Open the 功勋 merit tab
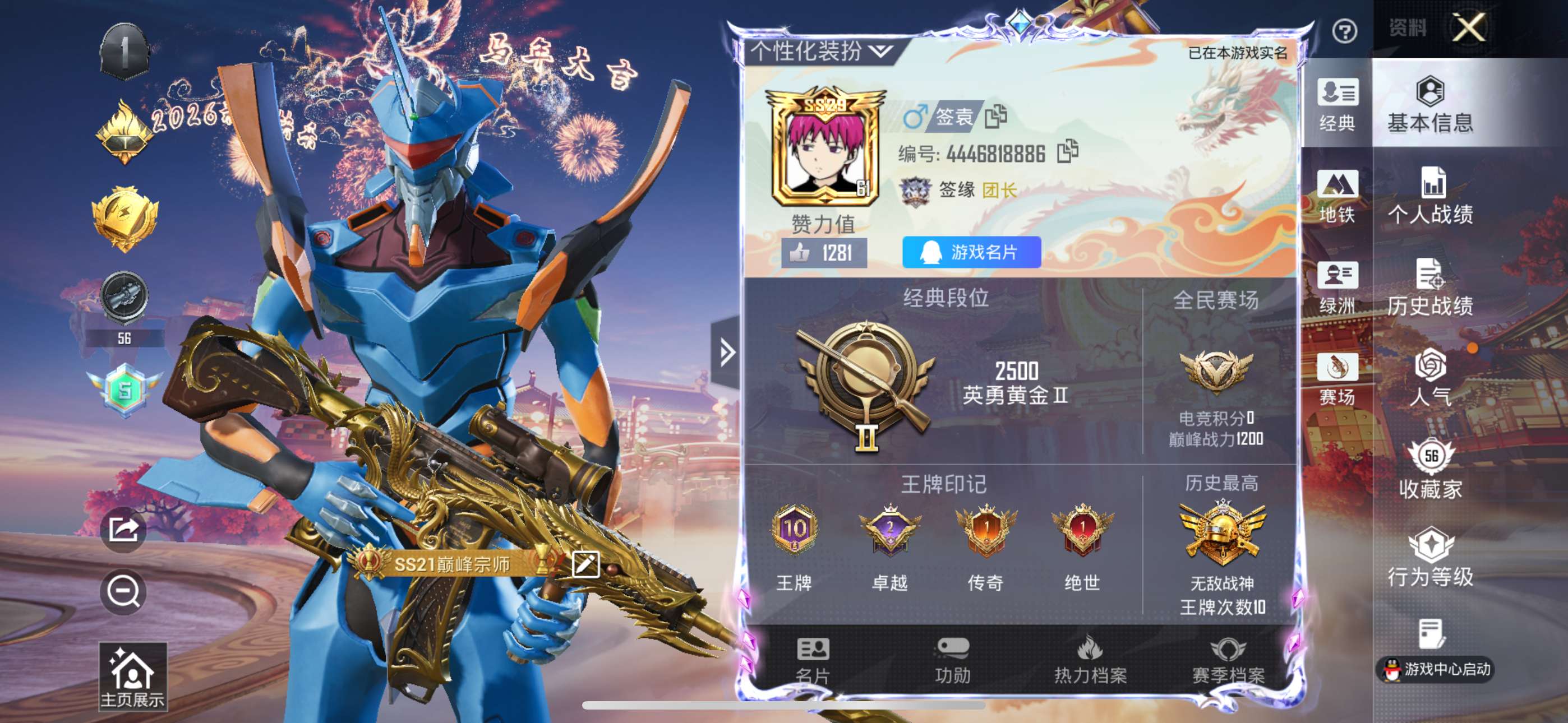 coord(953,661)
